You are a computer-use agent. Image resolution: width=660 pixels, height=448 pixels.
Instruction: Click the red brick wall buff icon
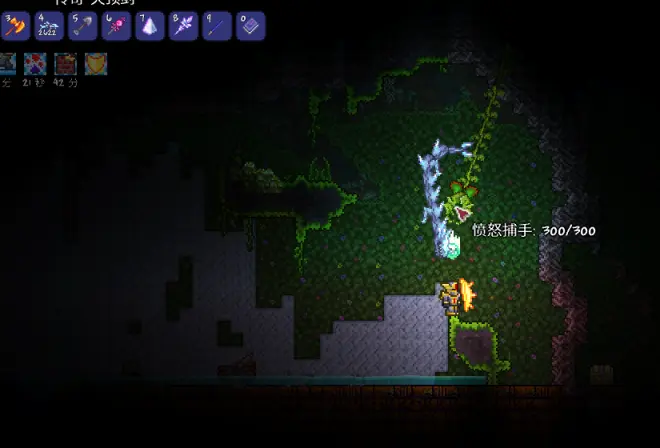click(66, 64)
